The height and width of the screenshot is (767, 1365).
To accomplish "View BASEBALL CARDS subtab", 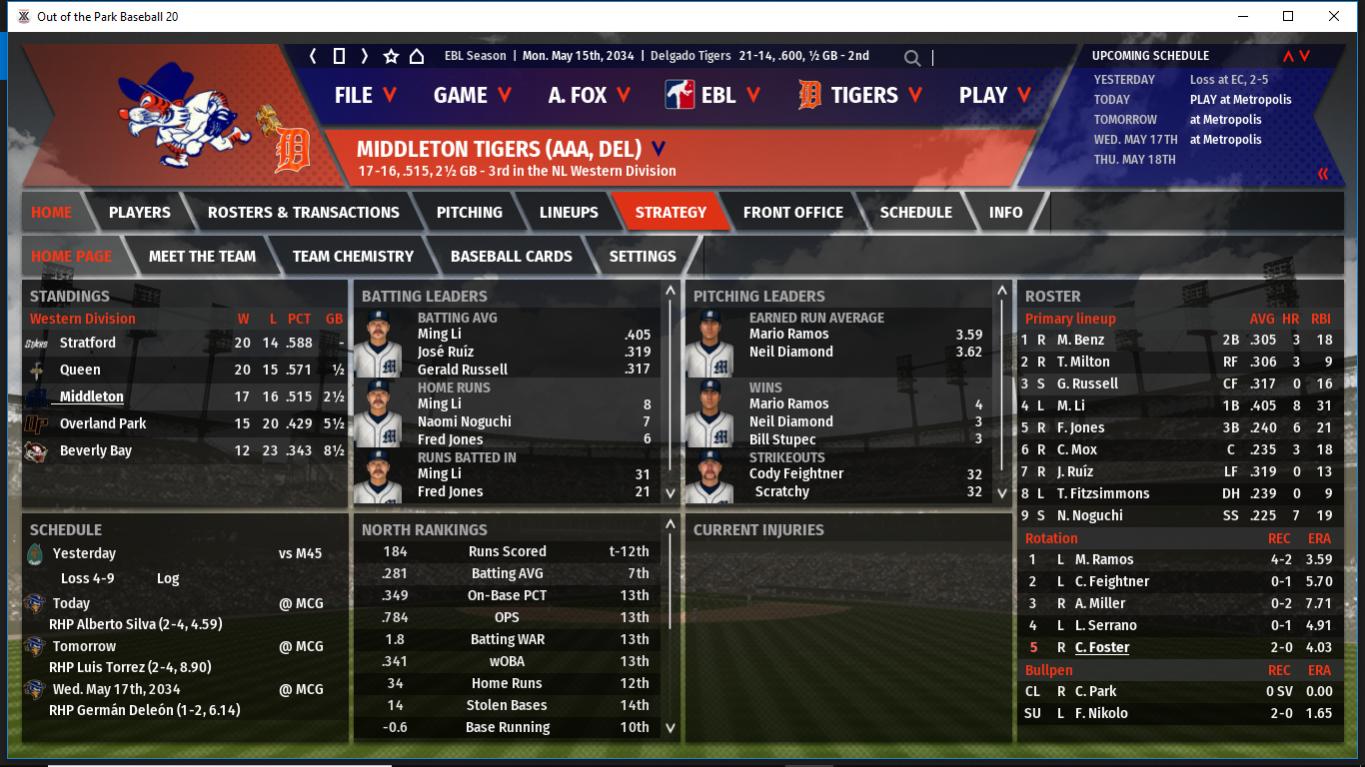I will point(511,256).
